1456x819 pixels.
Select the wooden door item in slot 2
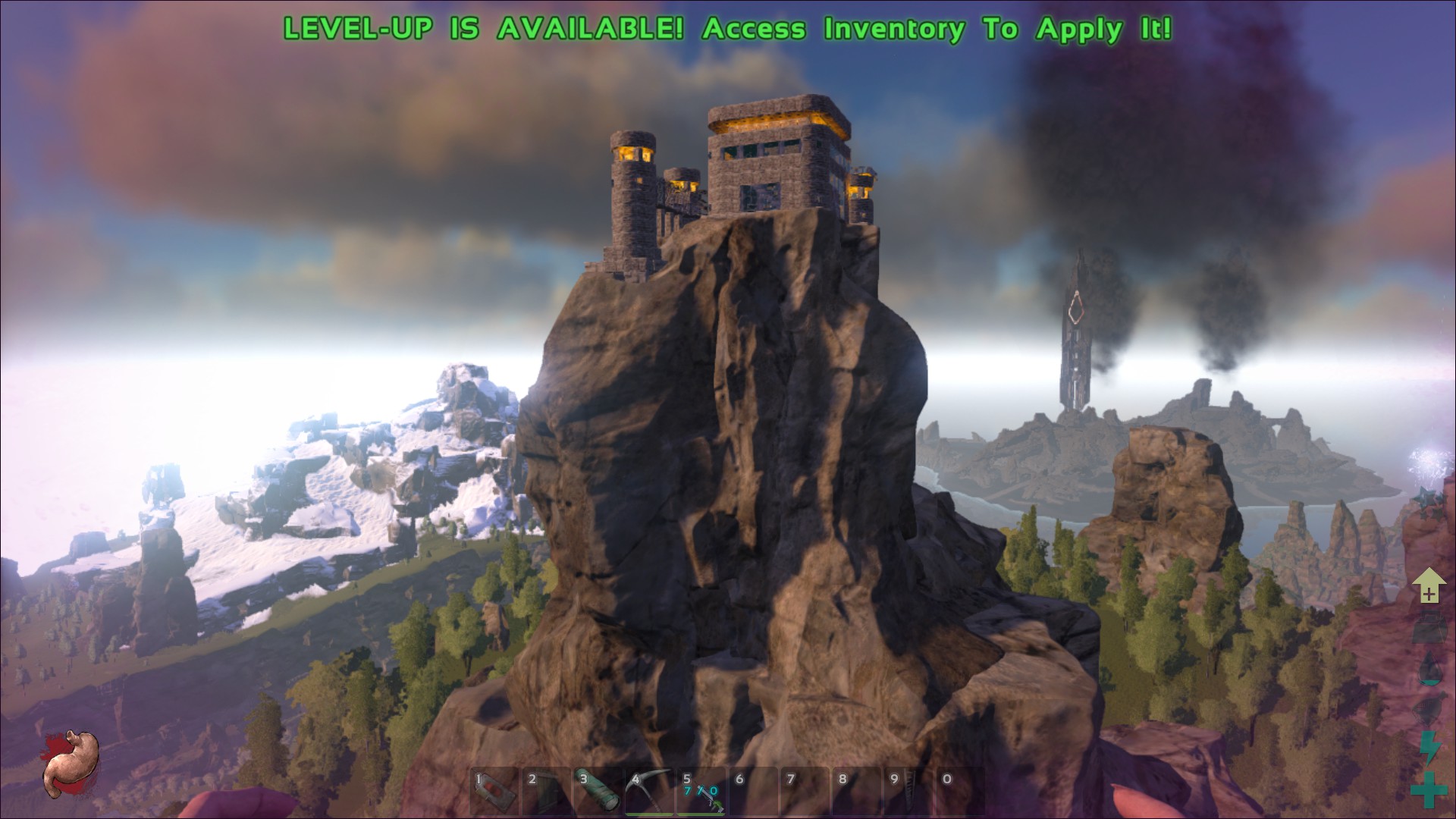point(546,792)
